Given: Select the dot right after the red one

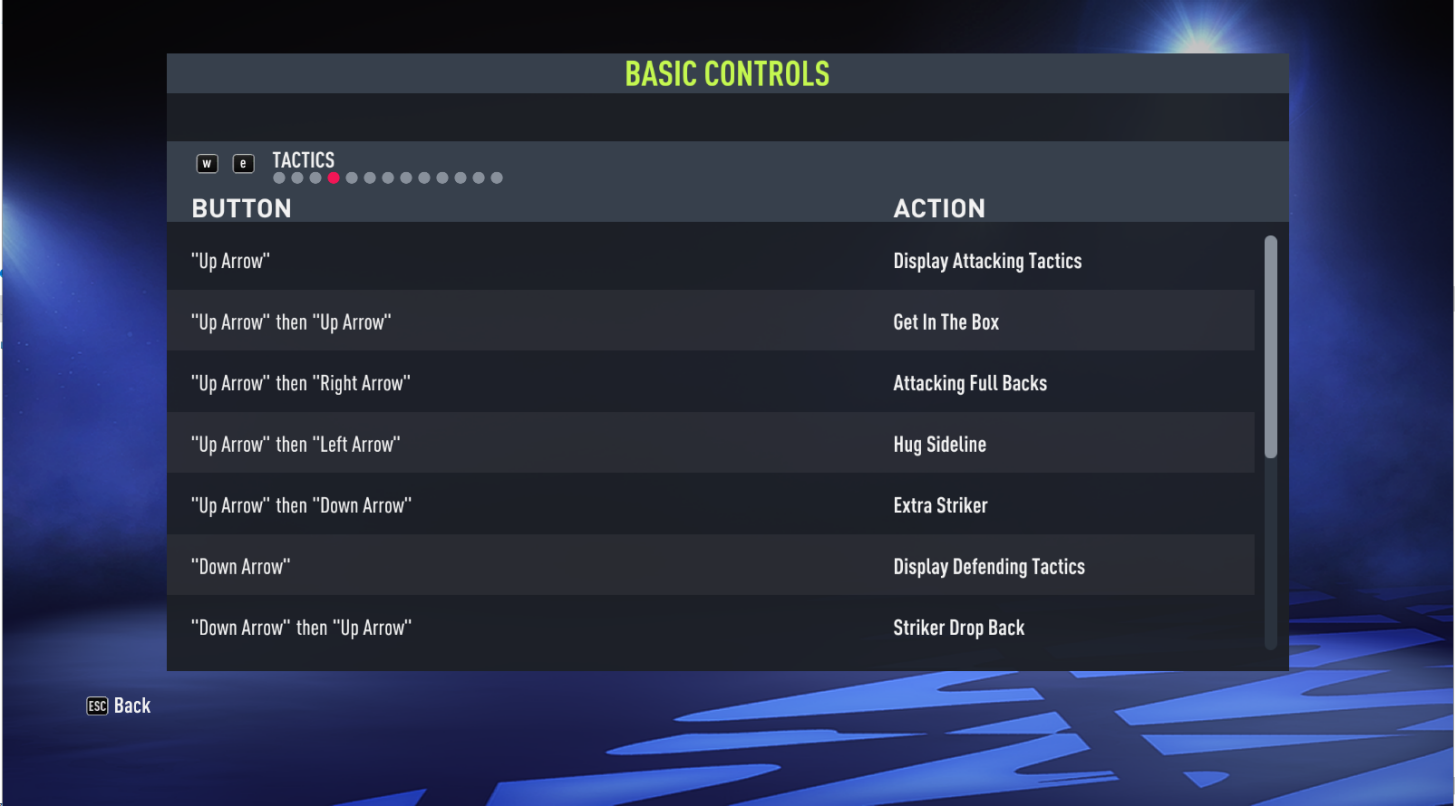Looking at the screenshot, I should point(351,177).
